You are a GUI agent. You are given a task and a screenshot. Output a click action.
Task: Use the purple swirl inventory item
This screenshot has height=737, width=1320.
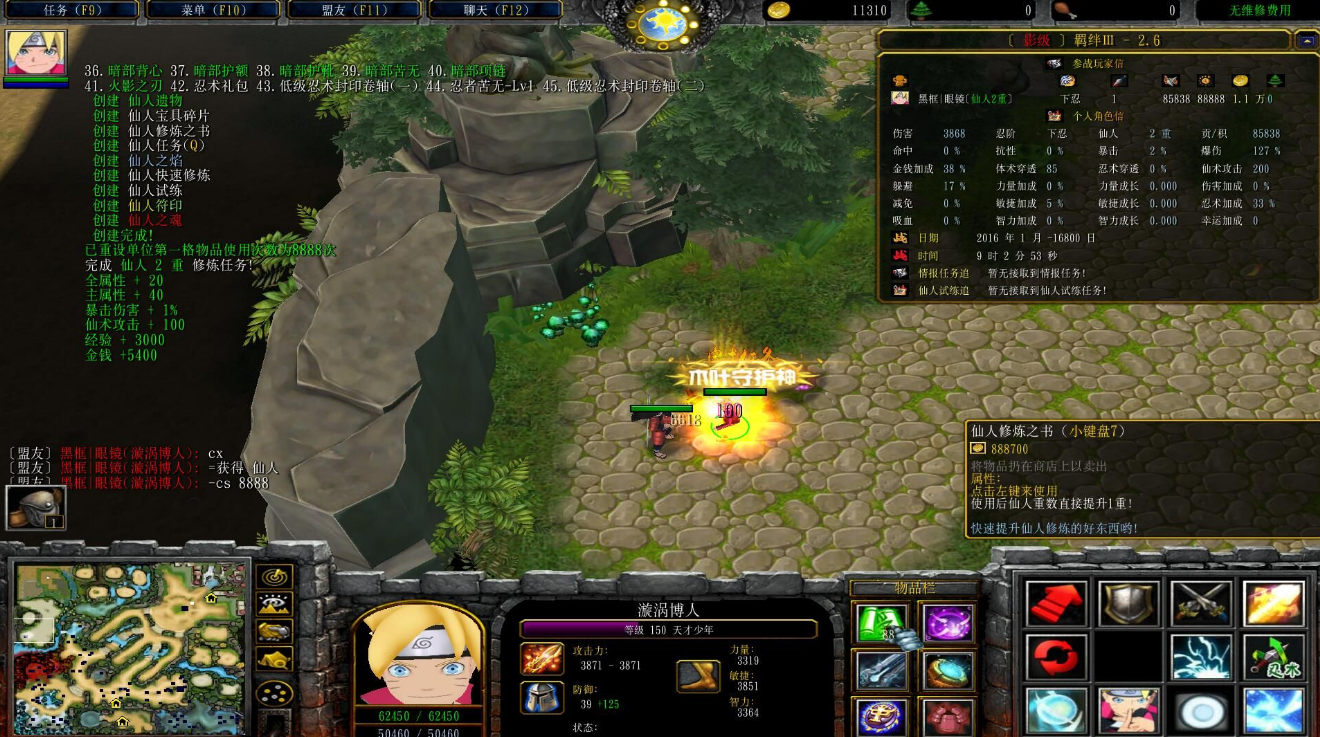(947, 624)
